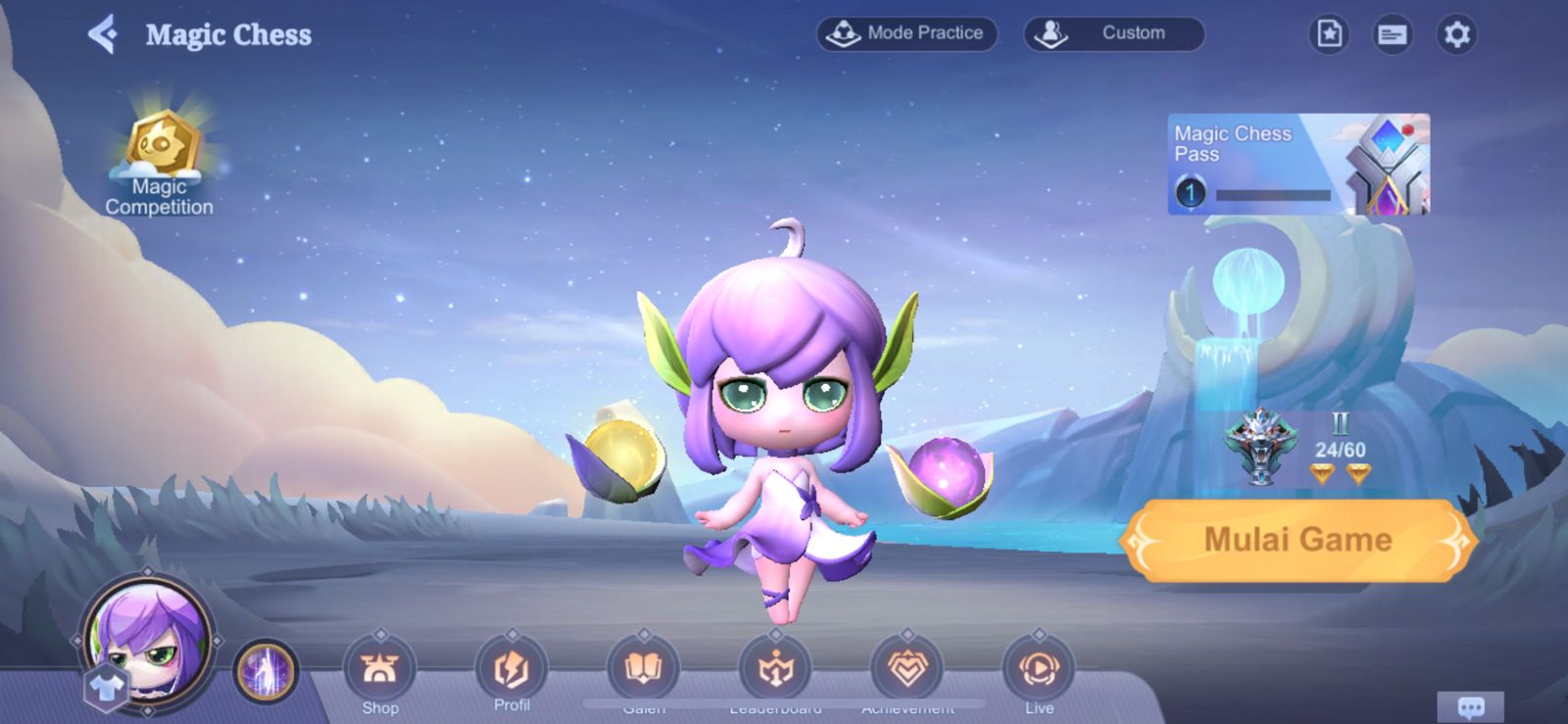Open the starred bookmark icon
1568x724 pixels.
click(x=1329, y=34)
